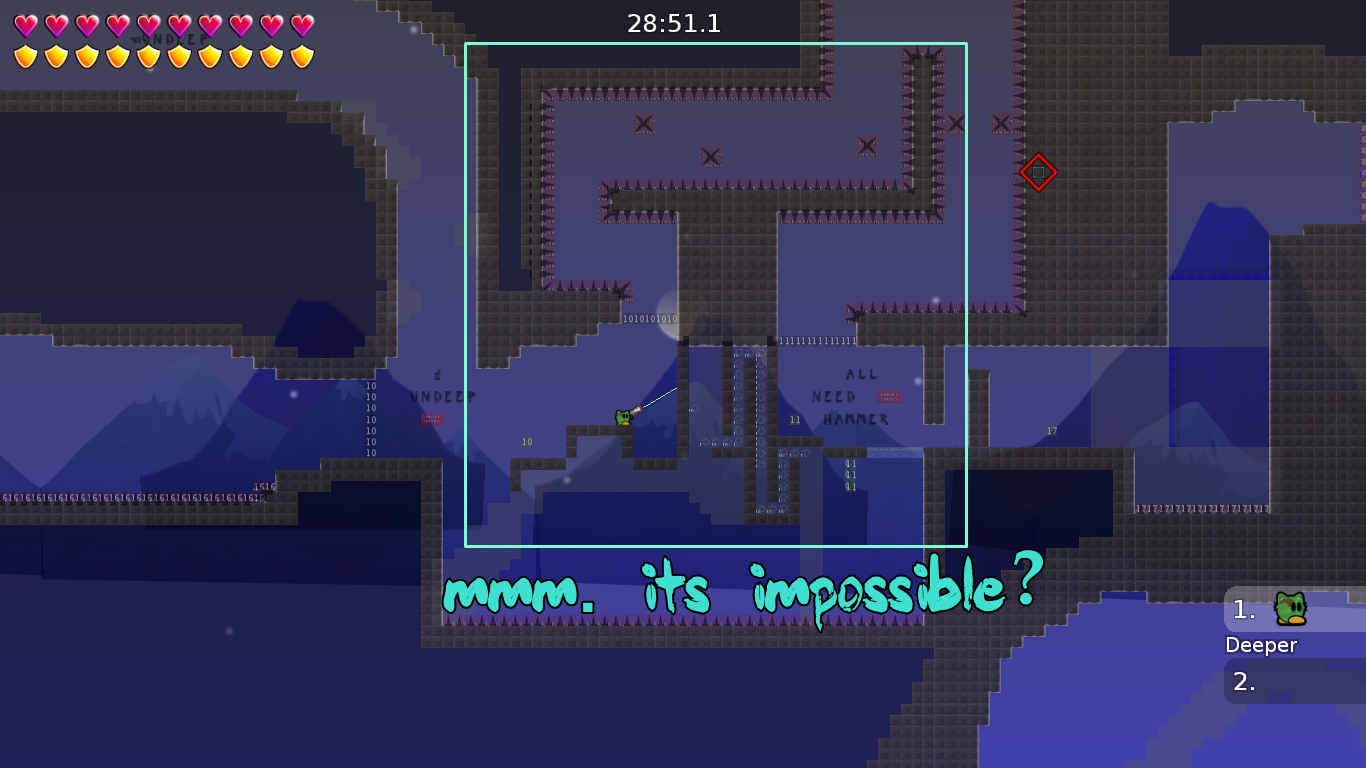This screenshot has width=1366, height=768.
Task: Click the red TUNNEL ENTRIES sign beside UNDEEP
Action: click(432, 419)
